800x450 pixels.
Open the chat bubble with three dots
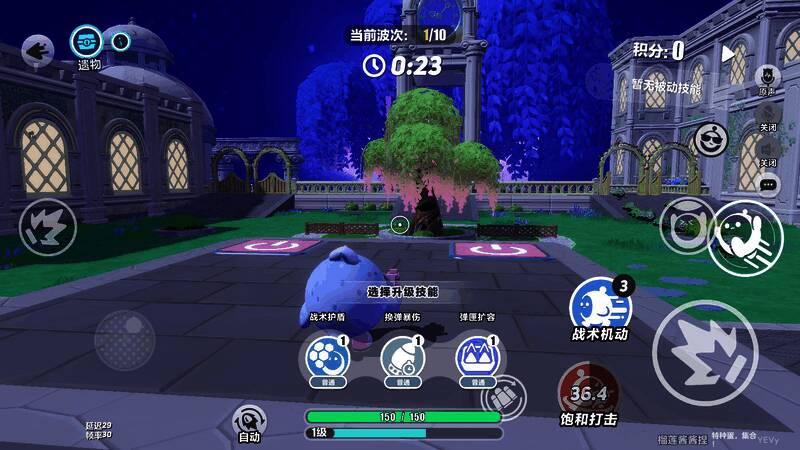point(768,184)
